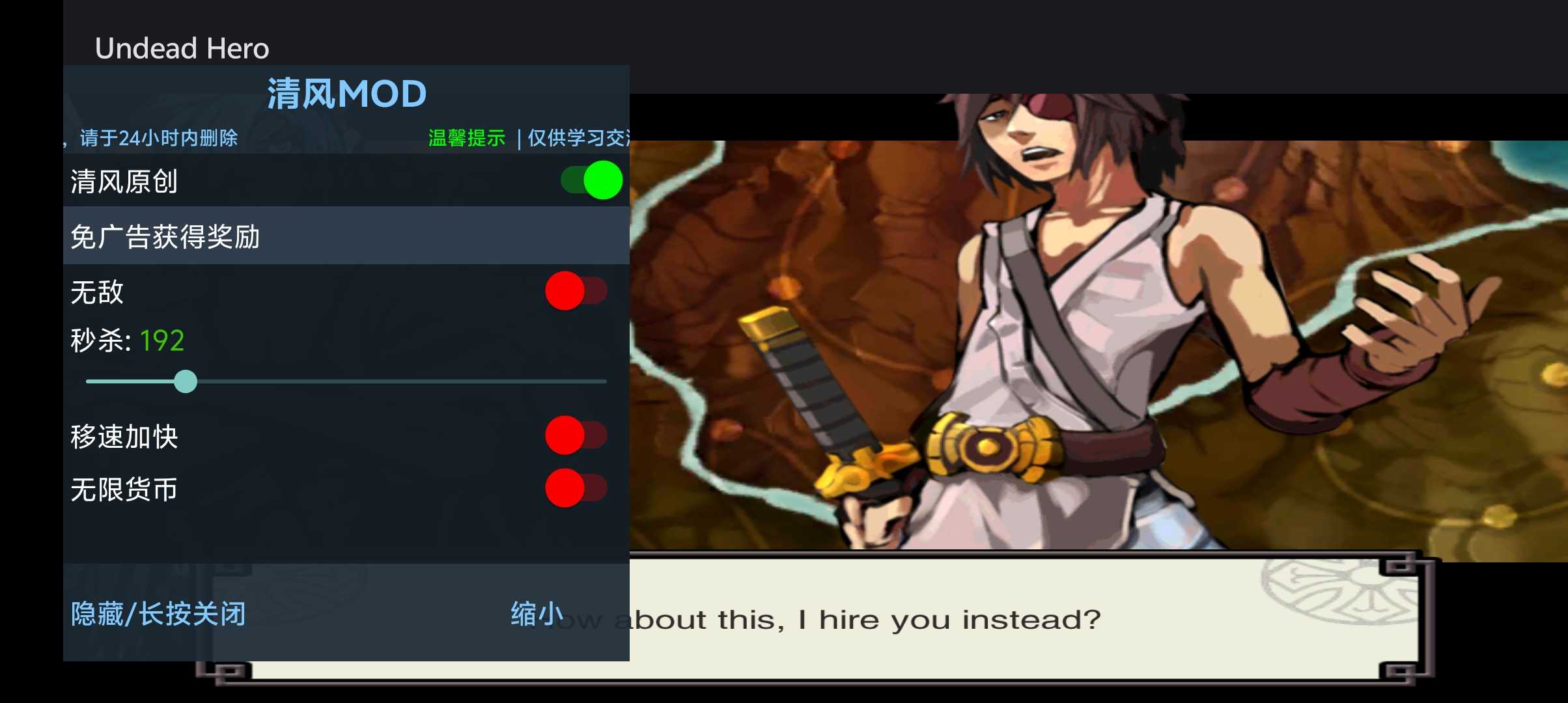The height and width of the screenshot is (703, 1568).
Task: Enable the 无敌 invincibility toggle
Action: click(576, 291)
